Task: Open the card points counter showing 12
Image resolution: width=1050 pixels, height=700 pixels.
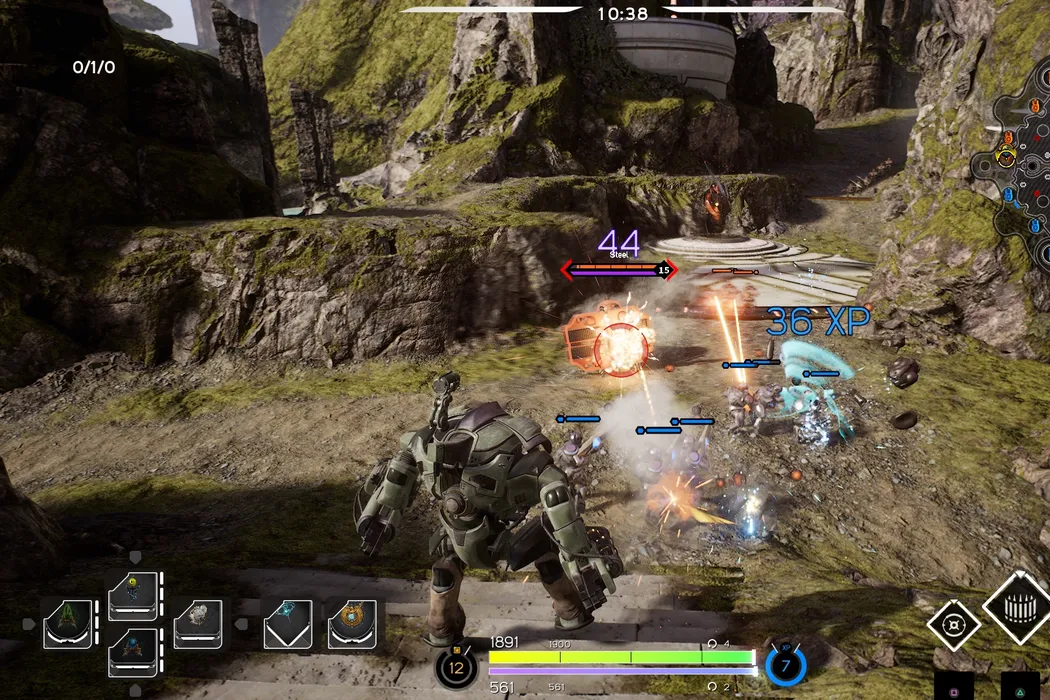Action: [456, 667]
